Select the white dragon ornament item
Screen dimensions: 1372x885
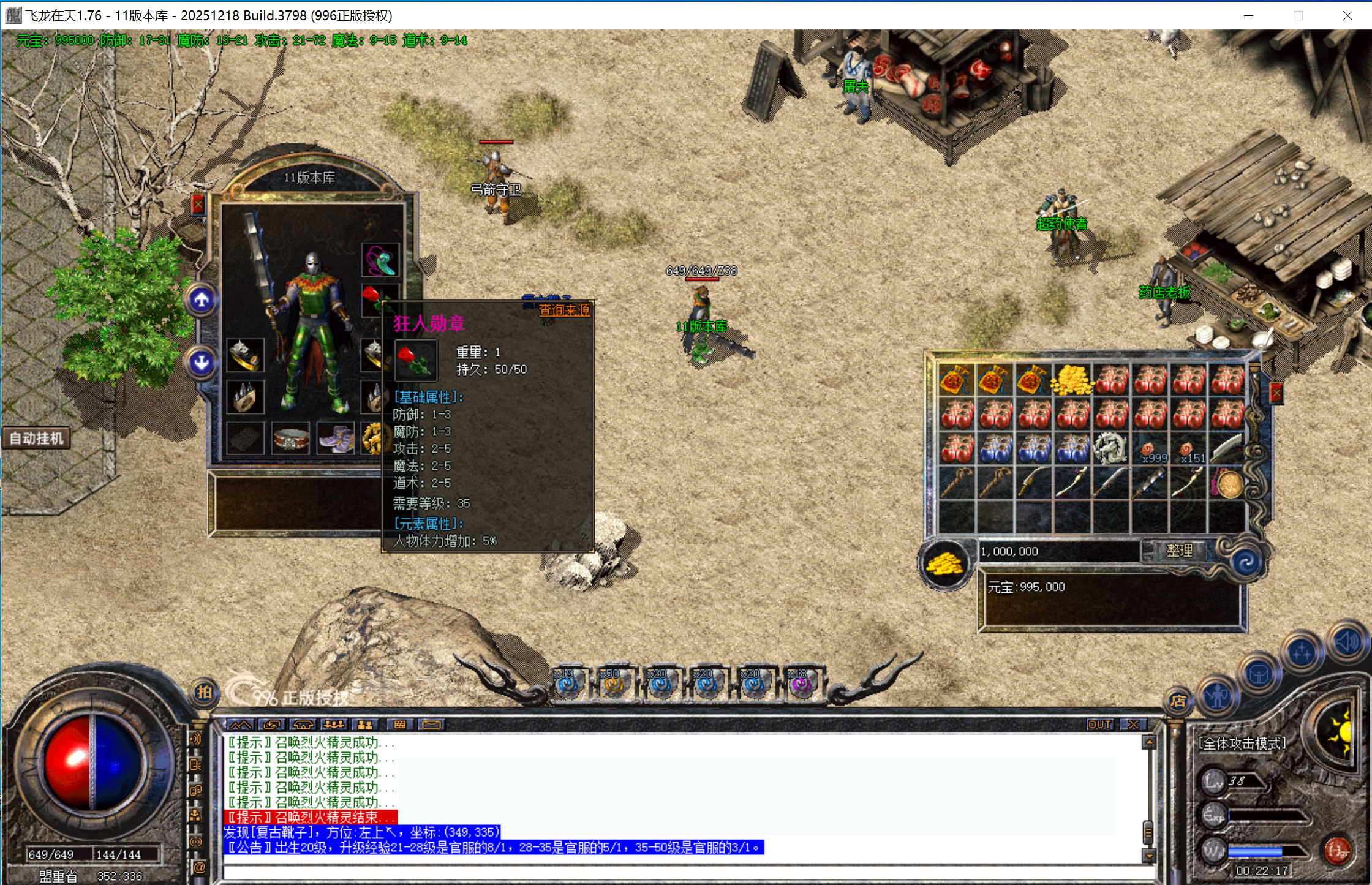(1110, 449)
